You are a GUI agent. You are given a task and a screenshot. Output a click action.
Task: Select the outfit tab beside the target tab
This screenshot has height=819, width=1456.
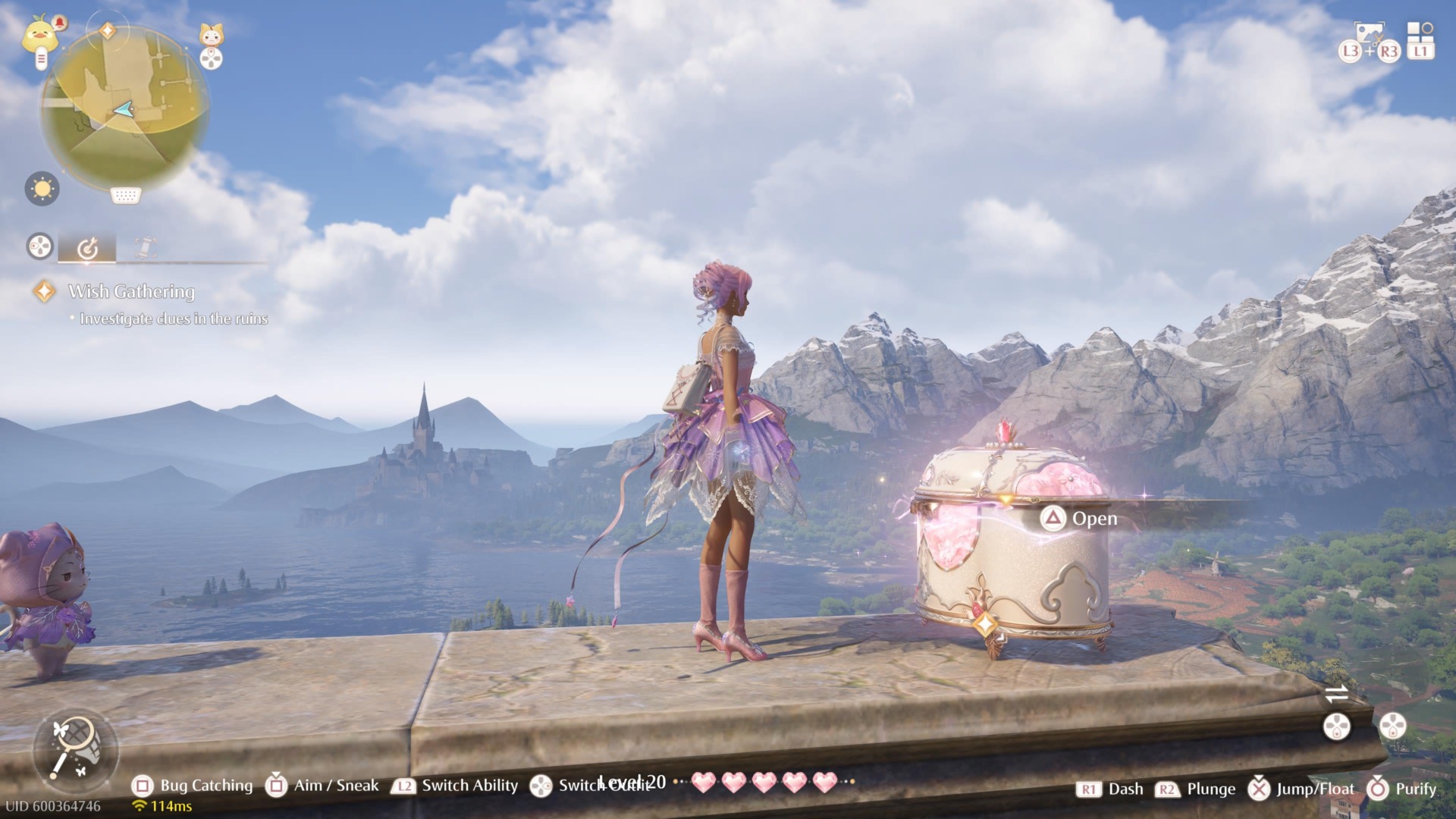pyautogui.click(x=144, y=246)
